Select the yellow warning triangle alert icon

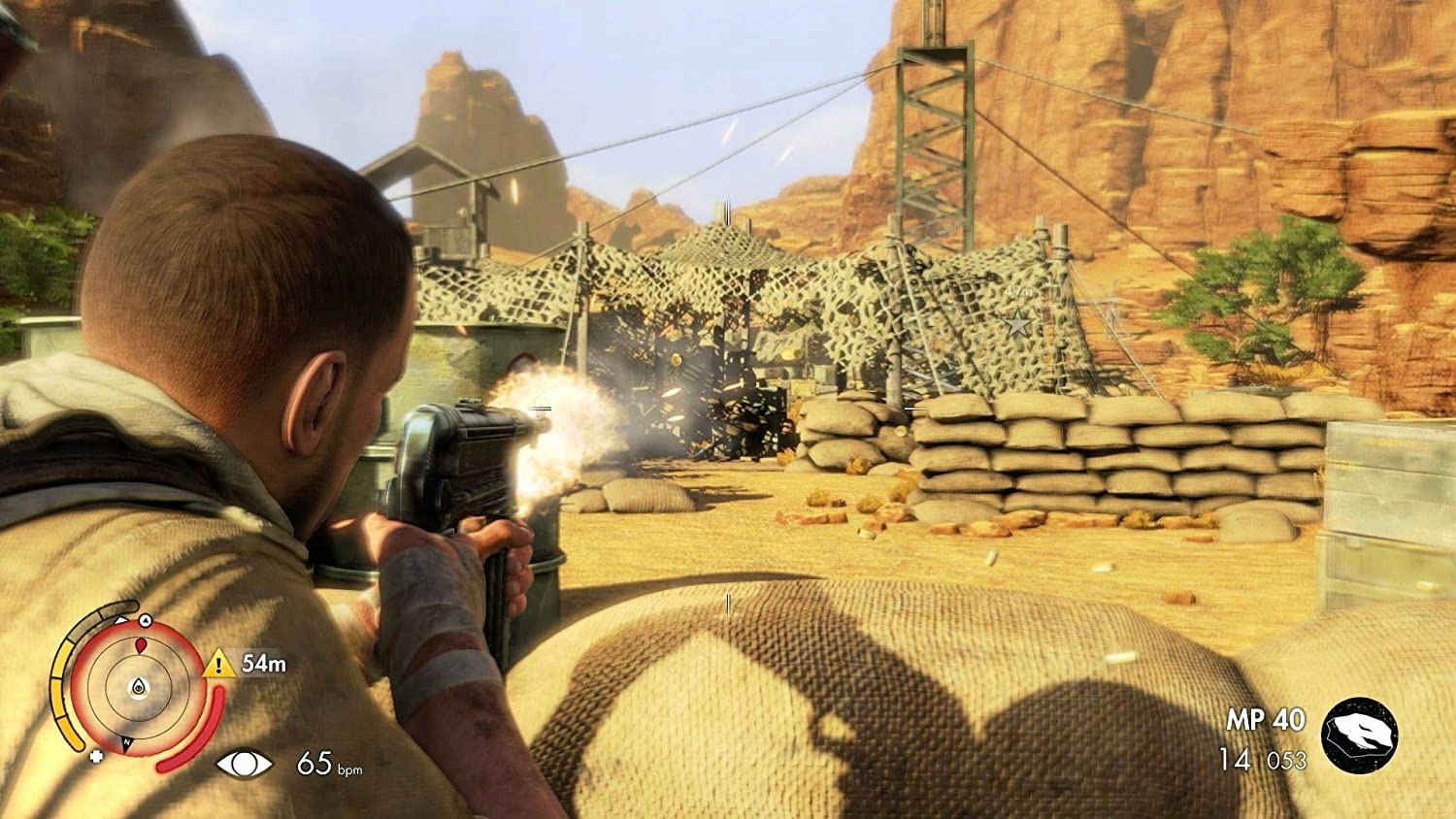[x=218, y=664]
